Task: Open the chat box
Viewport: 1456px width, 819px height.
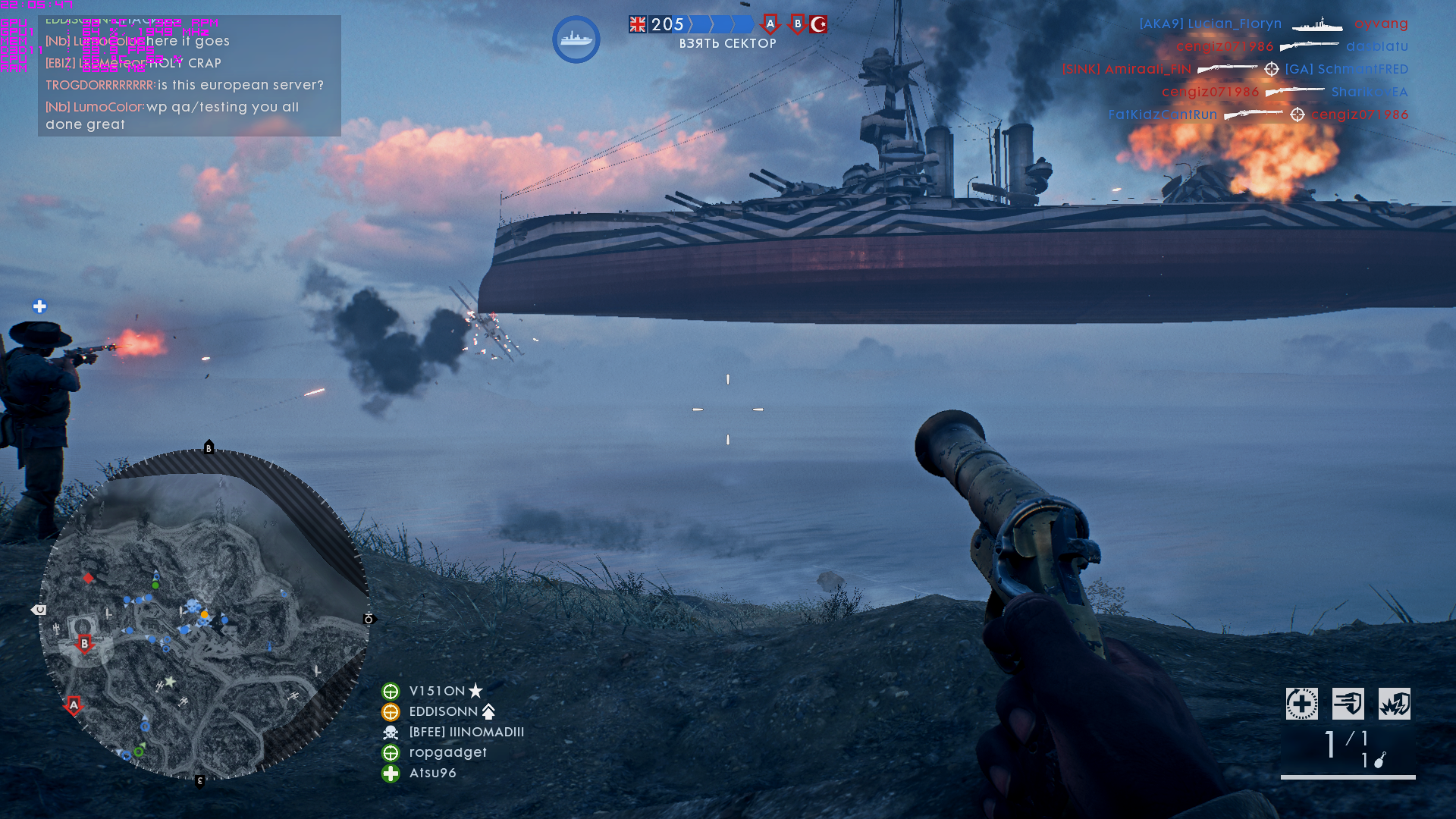Action: click(x=190, y=76)
